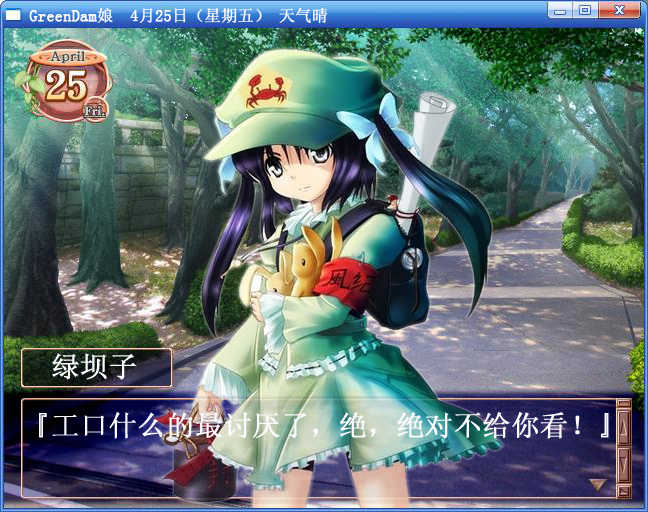Screen dimensions: 648x512
Task: Hide the message window with top bar button
Action: pos(623,405)
